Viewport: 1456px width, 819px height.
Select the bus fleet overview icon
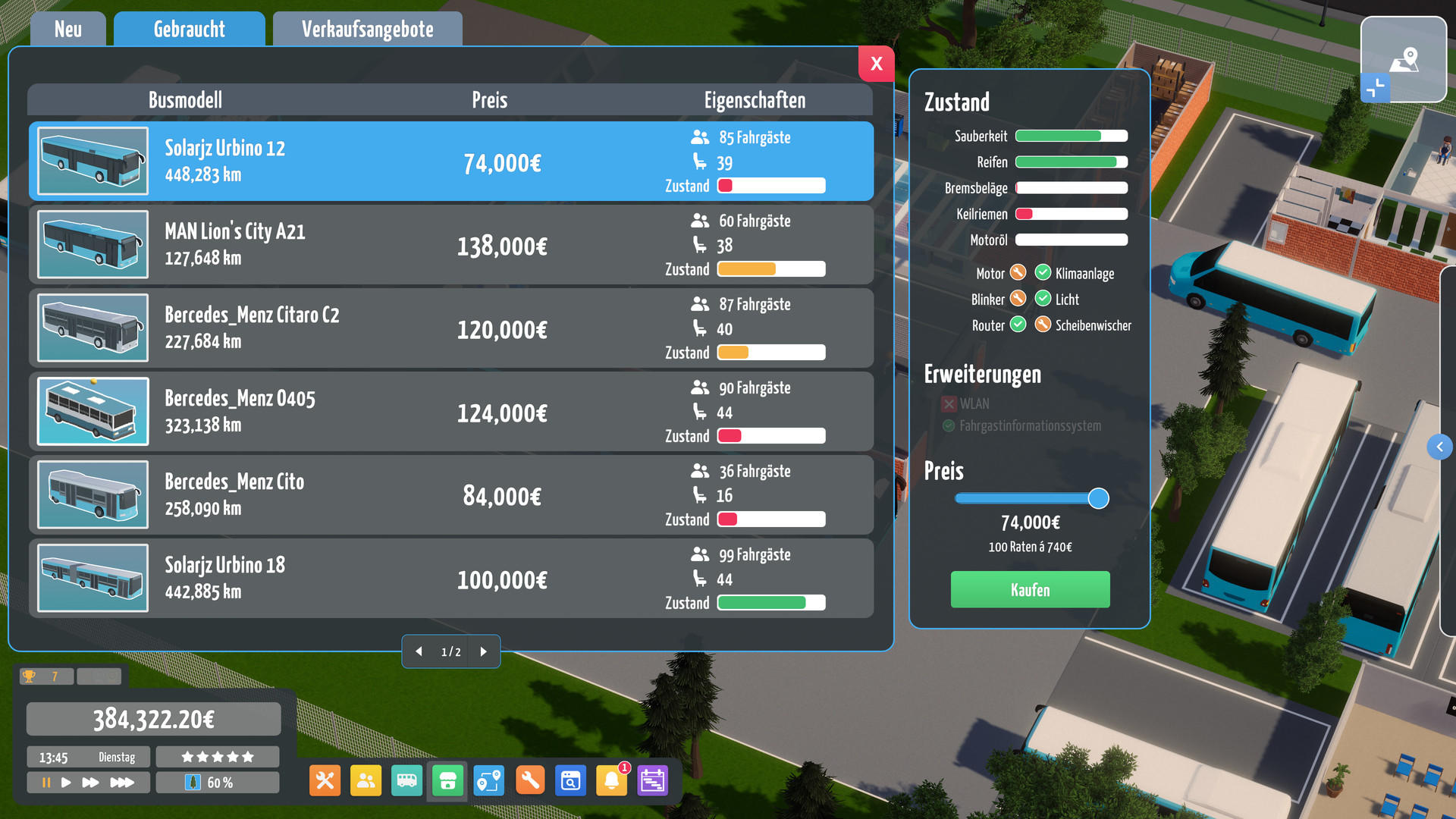[x=406, y=780]
